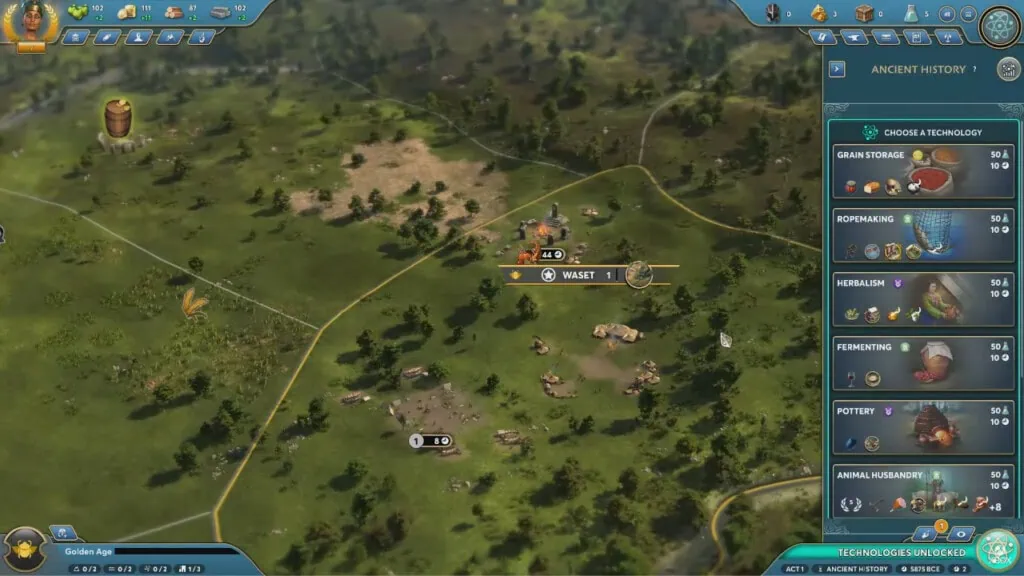
Task: Click the temple building tab under resources
Action: pos(75,37)
